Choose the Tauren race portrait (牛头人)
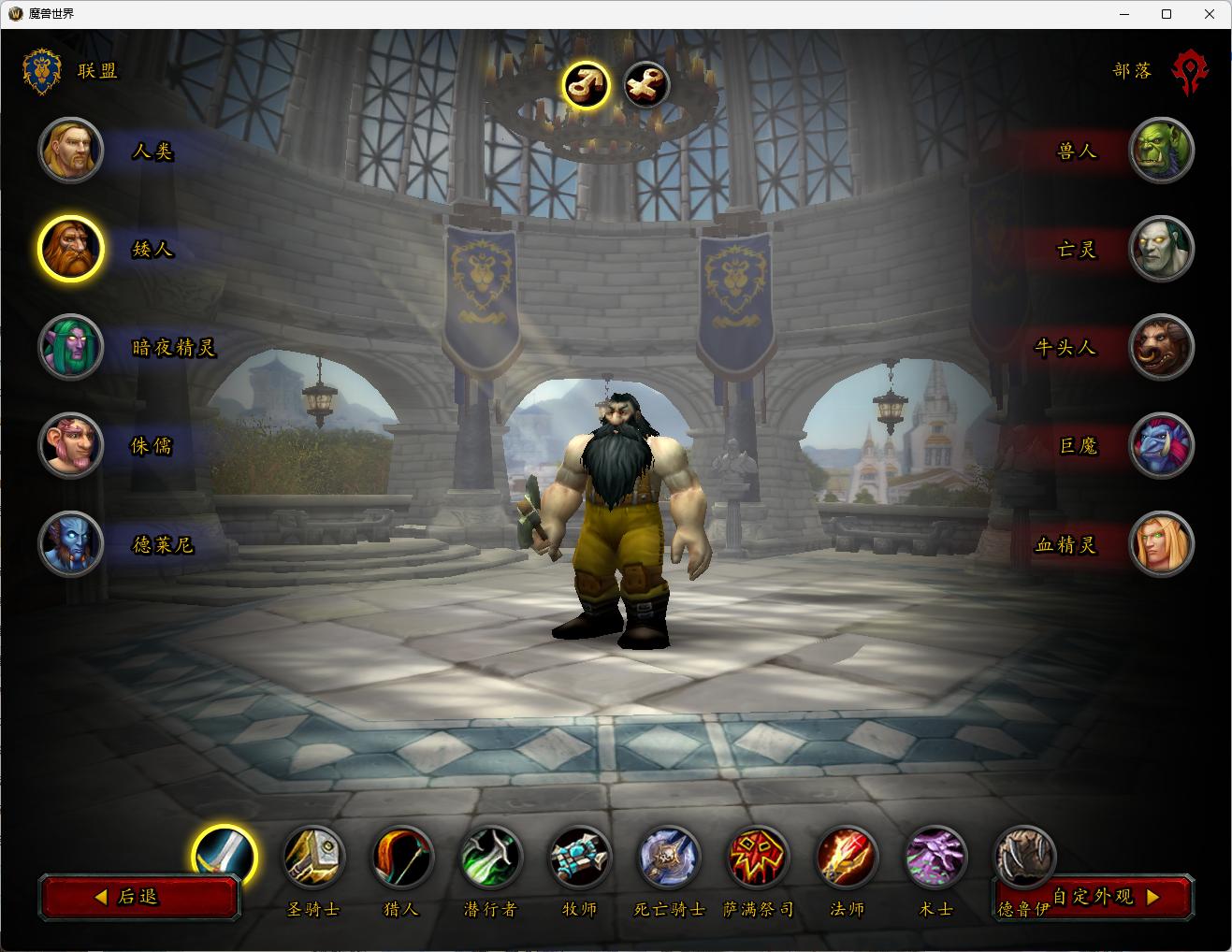 coord(1162,347)
